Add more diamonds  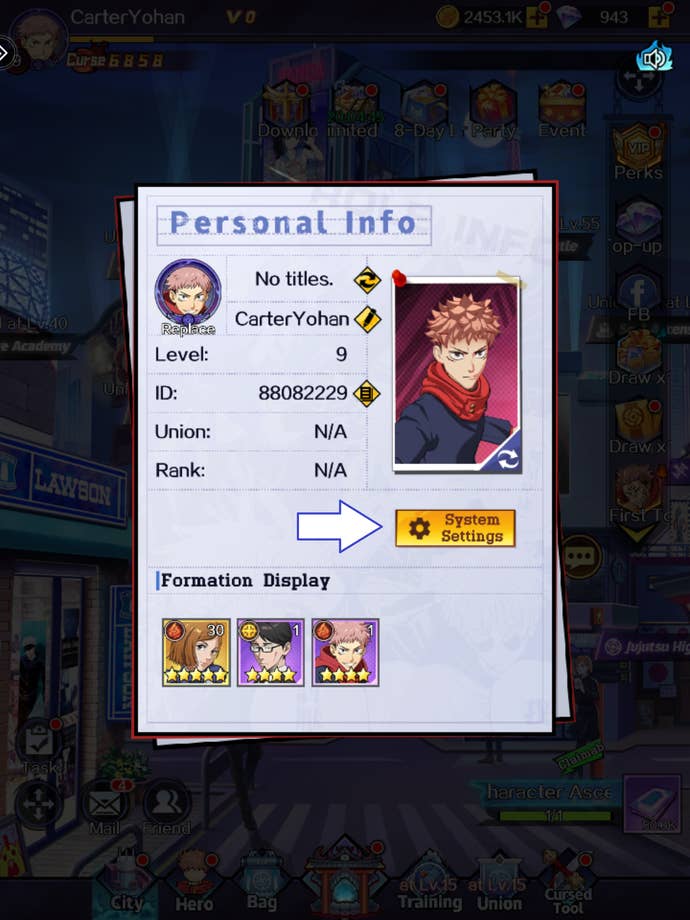coord(658,17)
